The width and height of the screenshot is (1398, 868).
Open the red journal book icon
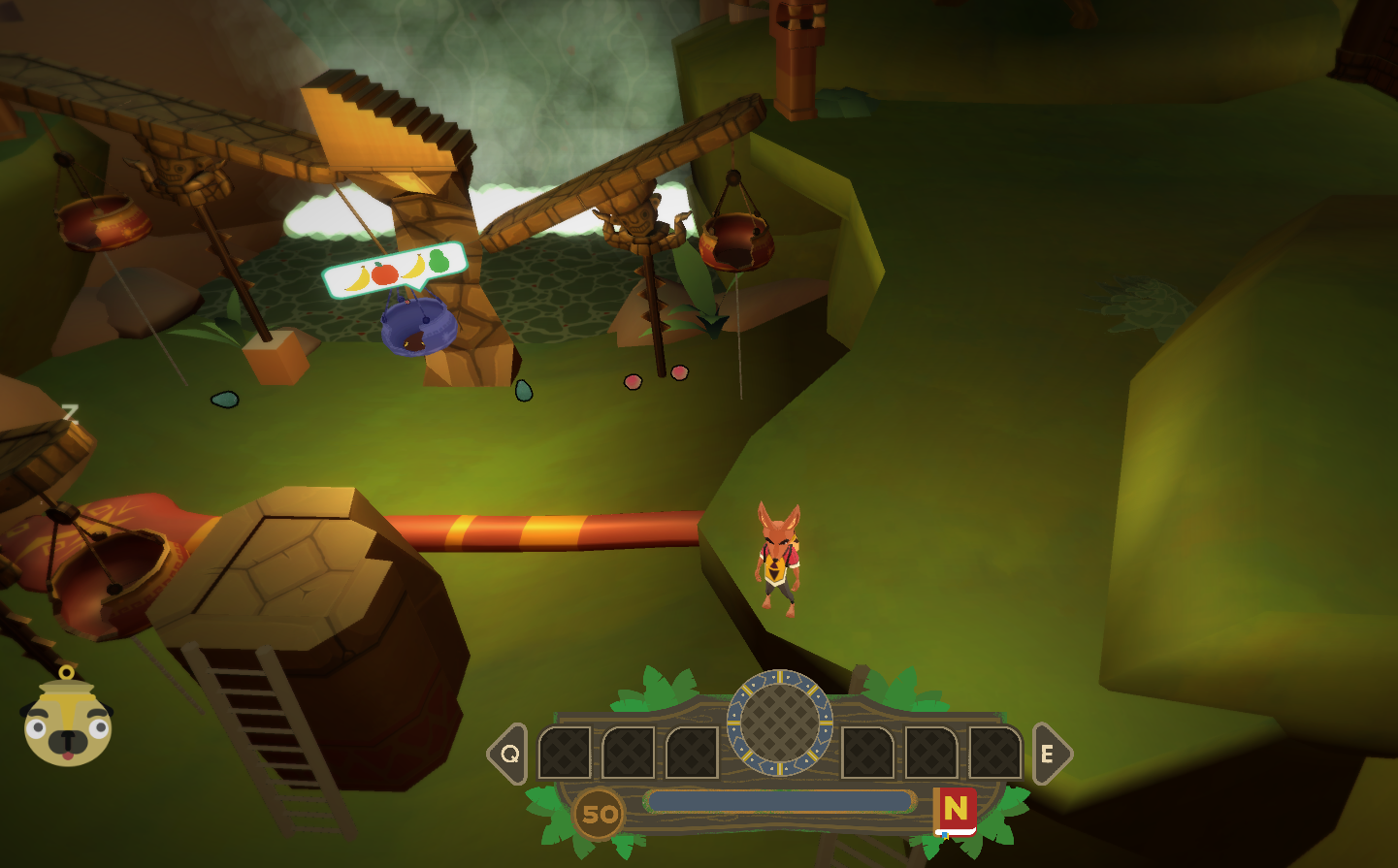(x=956, y=811)
